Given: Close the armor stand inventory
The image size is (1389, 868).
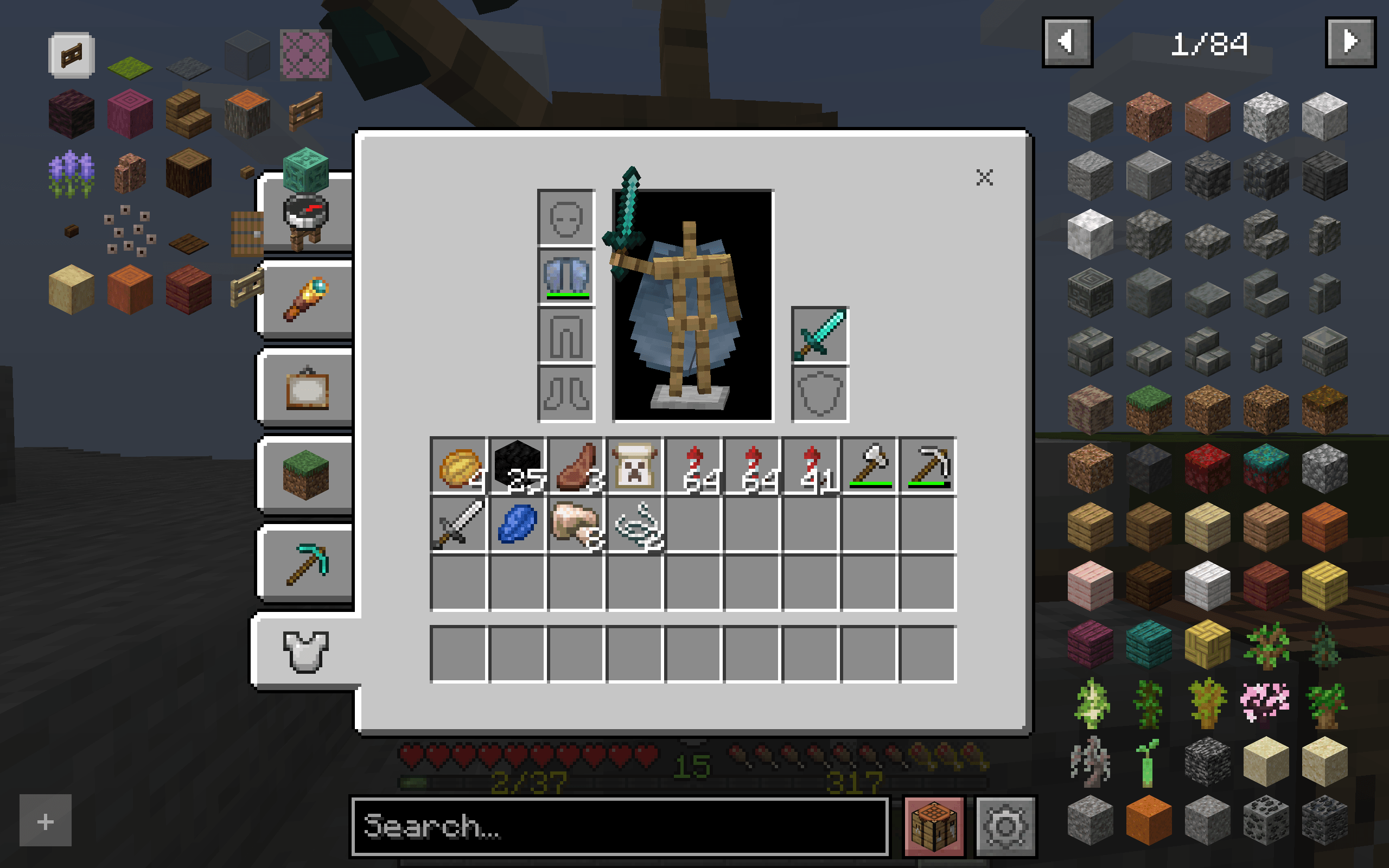Looking at the screenshot, I should tap(985, 178).
